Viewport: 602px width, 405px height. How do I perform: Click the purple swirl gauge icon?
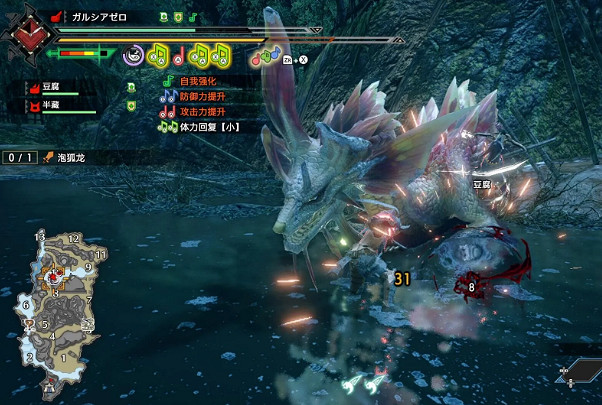132,55
